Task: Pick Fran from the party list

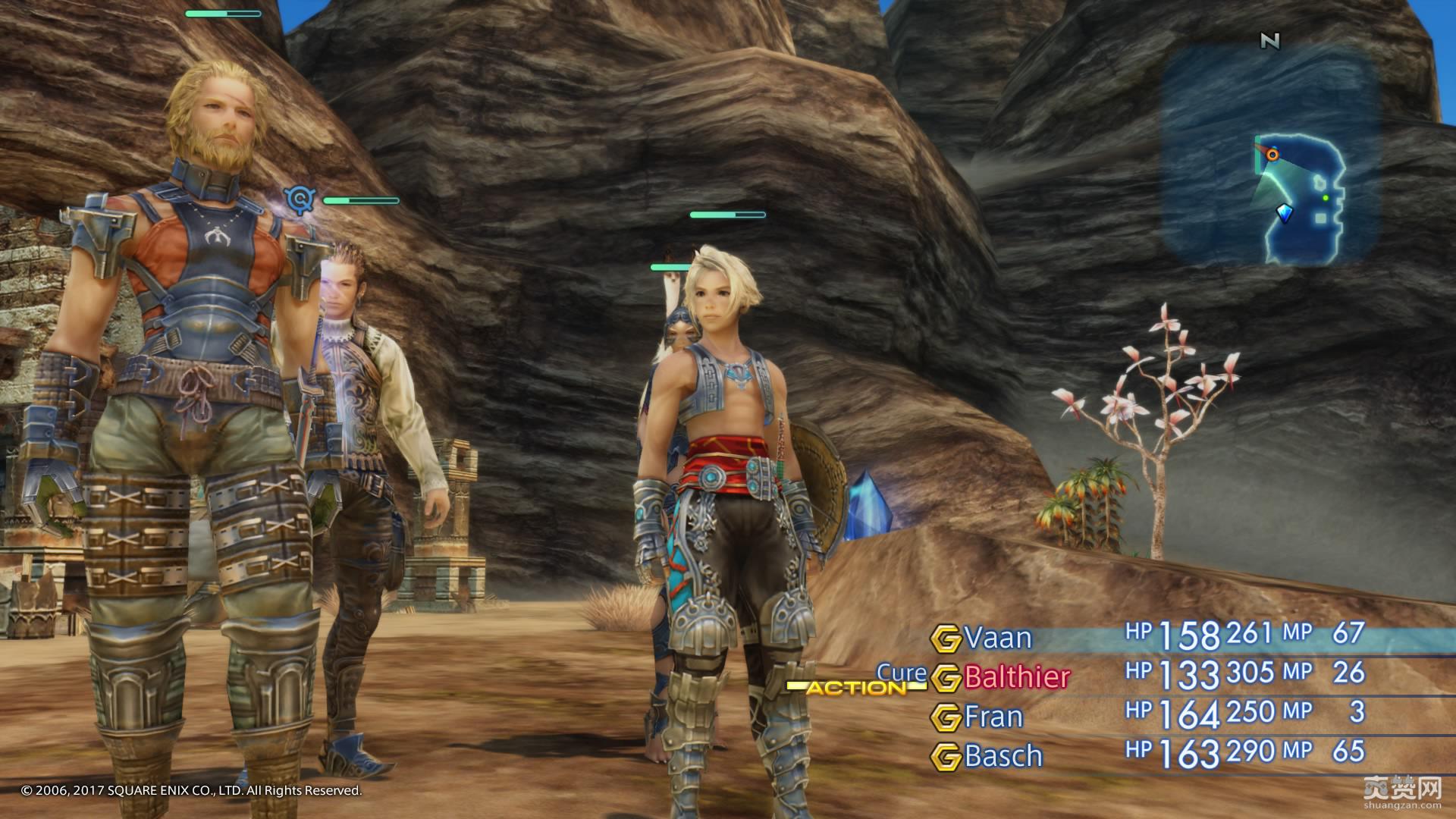Action: [993, 717]
